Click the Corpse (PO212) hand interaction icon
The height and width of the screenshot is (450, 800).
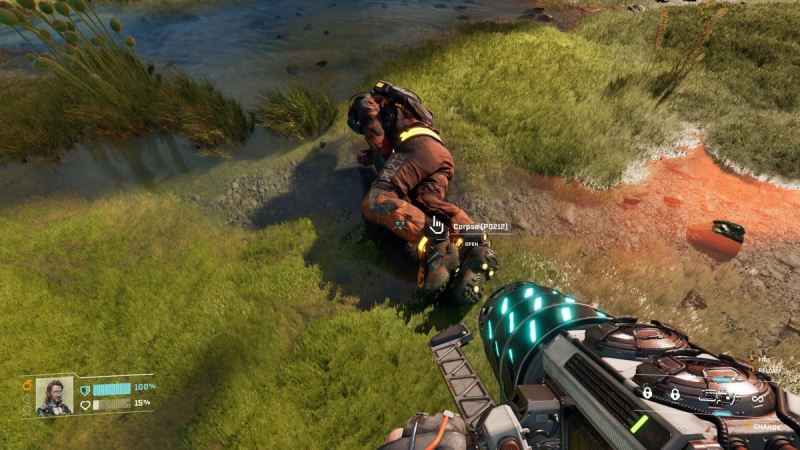coord(437,226)
